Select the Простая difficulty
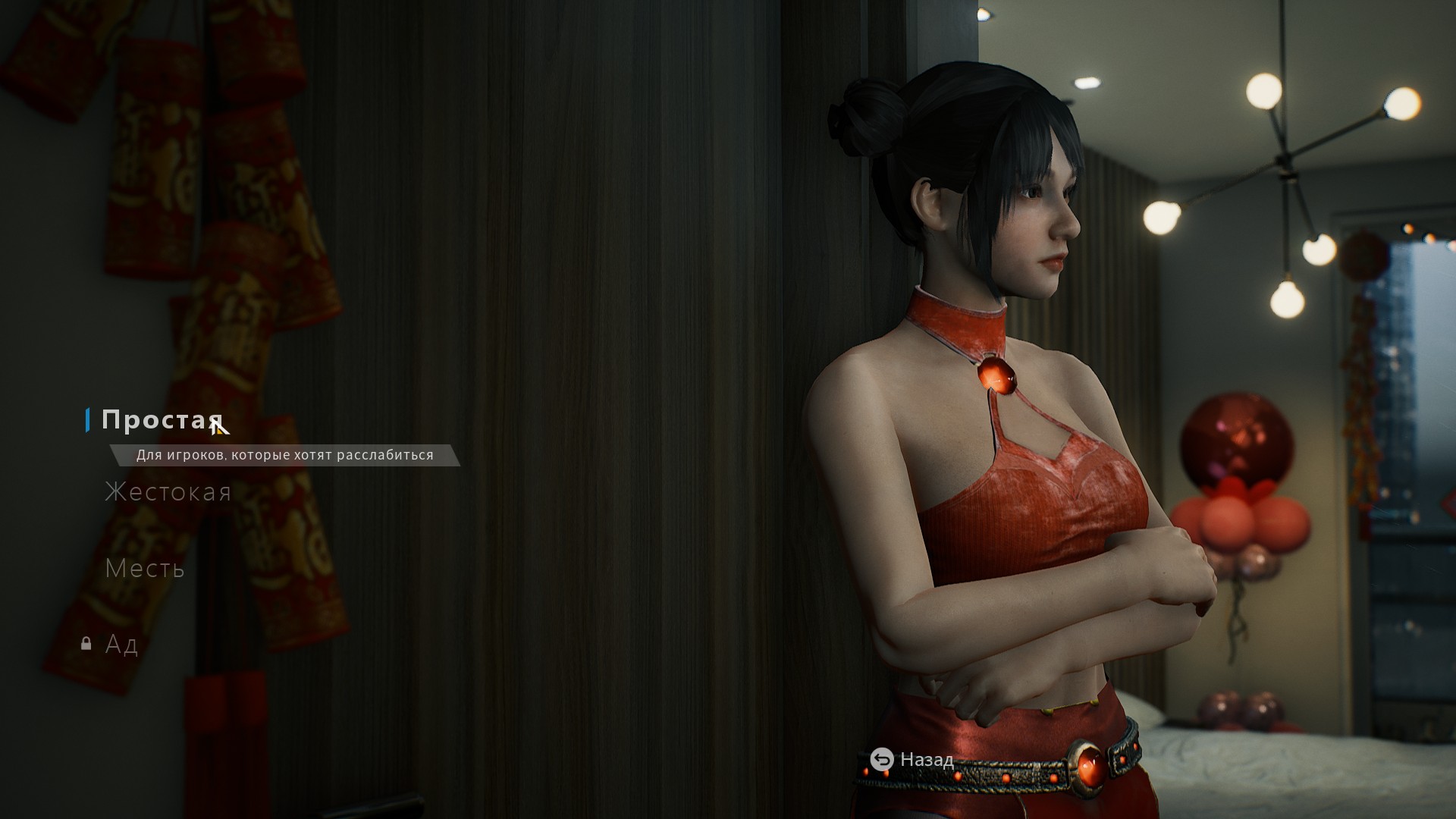 (x=162, y=419)
